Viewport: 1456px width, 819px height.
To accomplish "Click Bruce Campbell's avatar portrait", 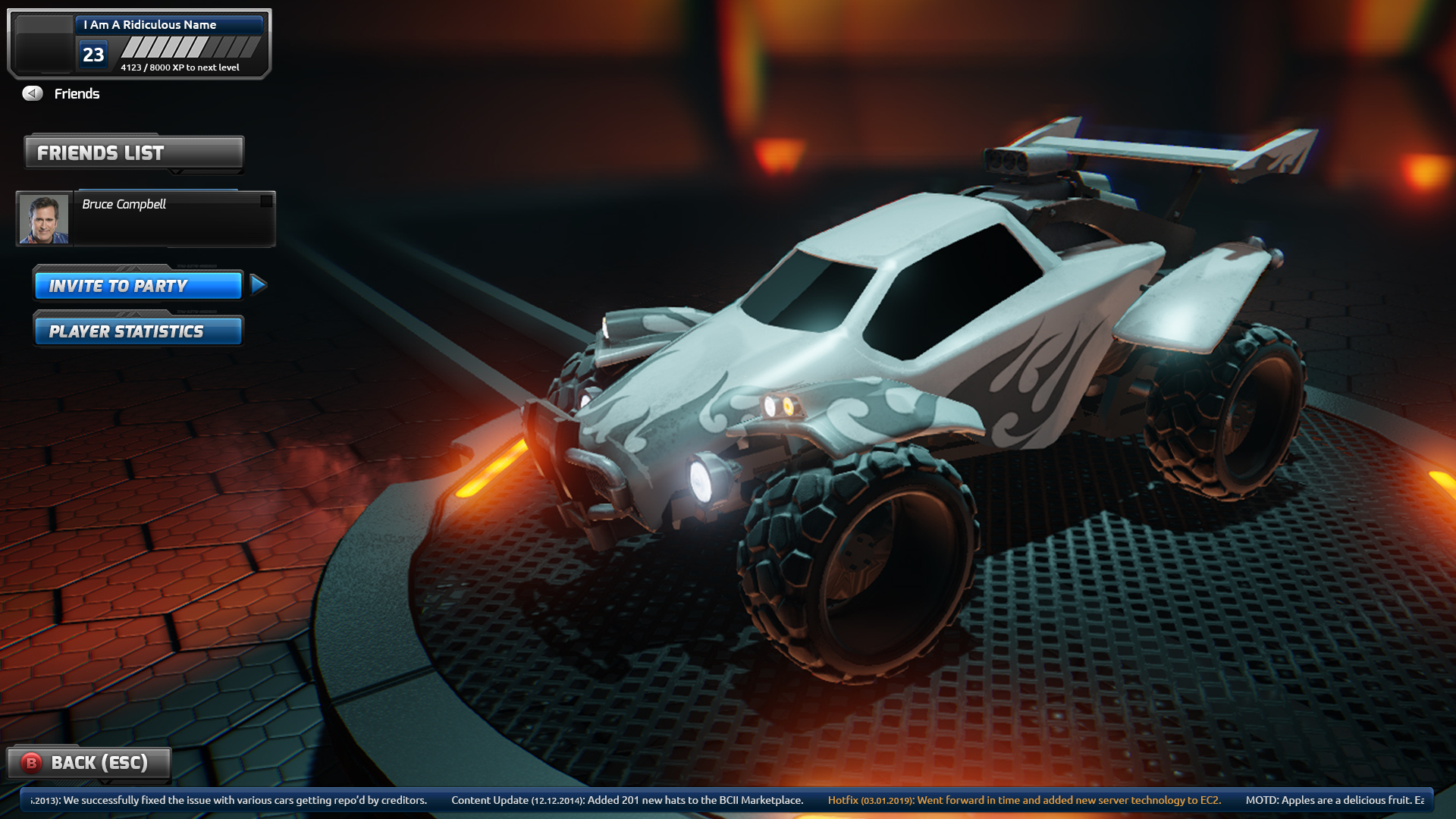I will point(44,219).
